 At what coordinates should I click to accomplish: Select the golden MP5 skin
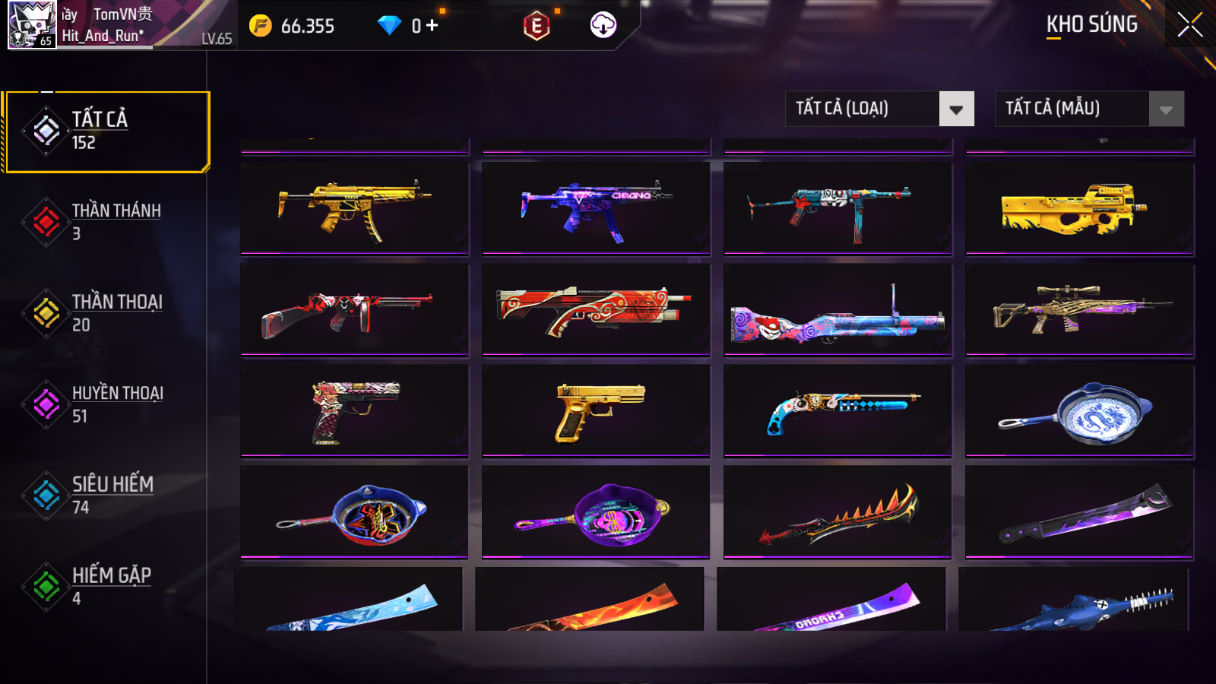click(354, 208)
